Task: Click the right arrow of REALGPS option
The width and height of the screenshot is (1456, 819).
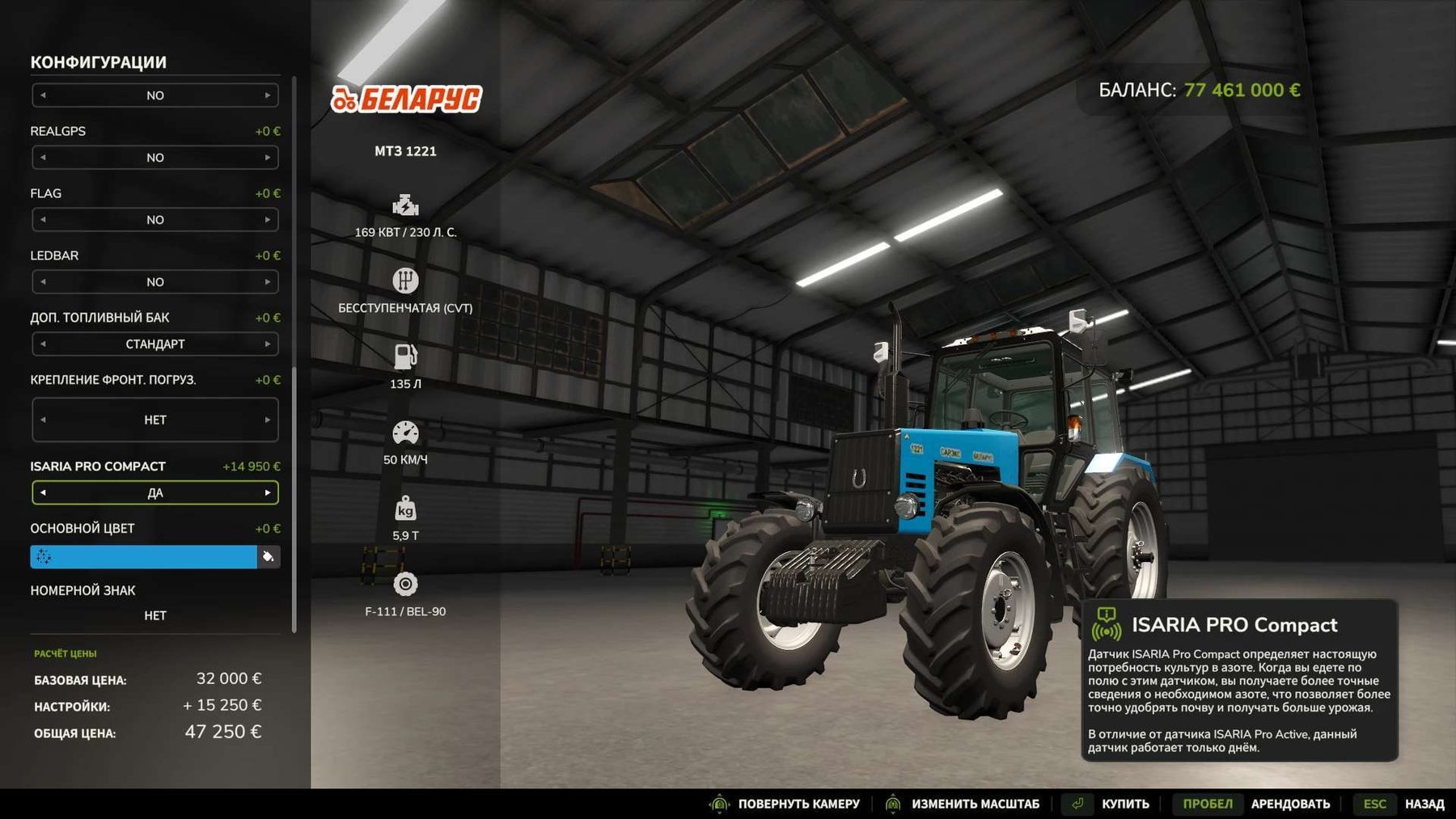Action: (268, 158)
